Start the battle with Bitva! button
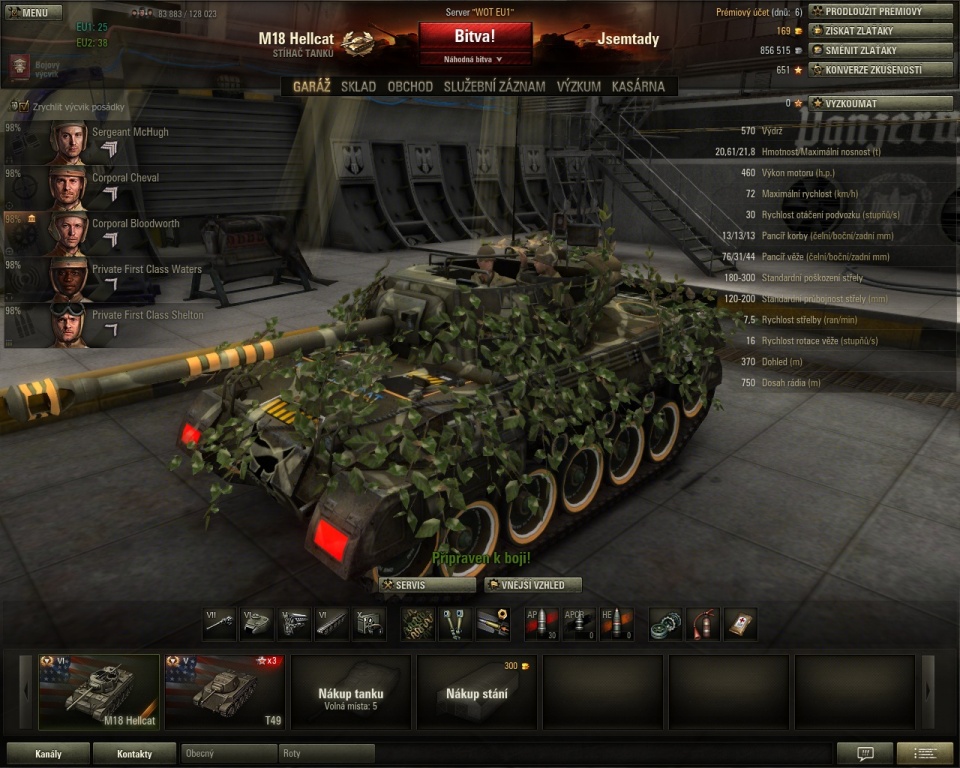This screenshot has height=768, width=960. [475, 36]
